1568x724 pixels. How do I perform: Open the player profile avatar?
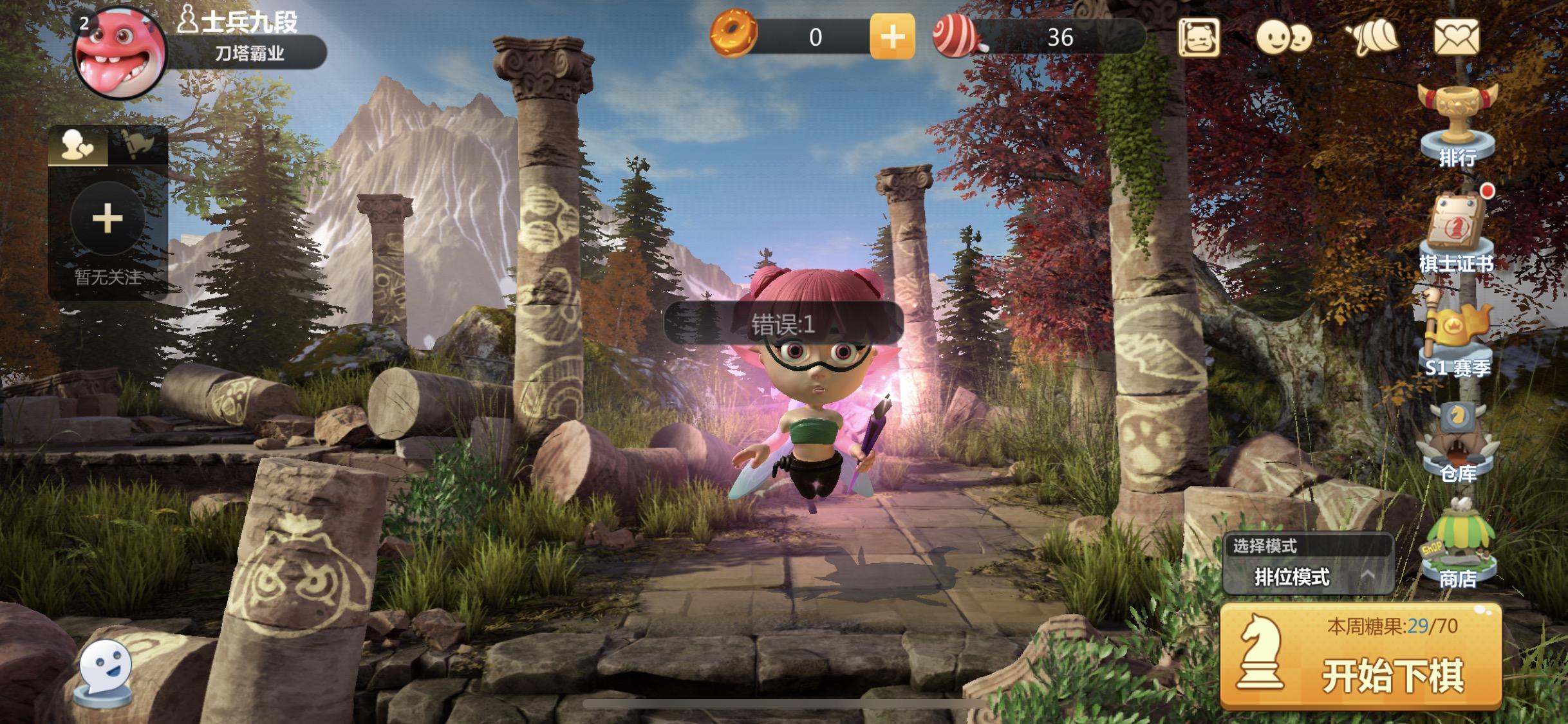click(x=120, y=53)
